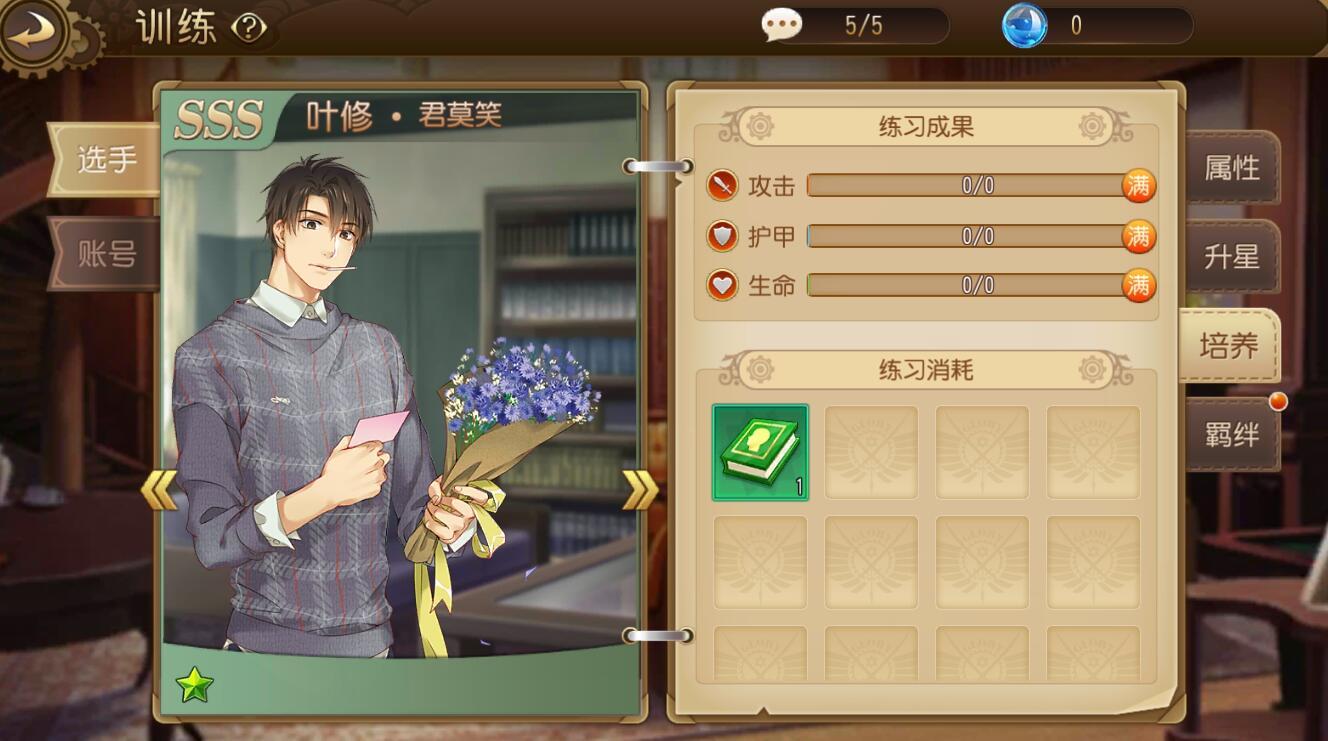This screenshot has height=741, width=1328.
Task: Tap the blue orb currency icon
Action: (x=1024, y=25)
